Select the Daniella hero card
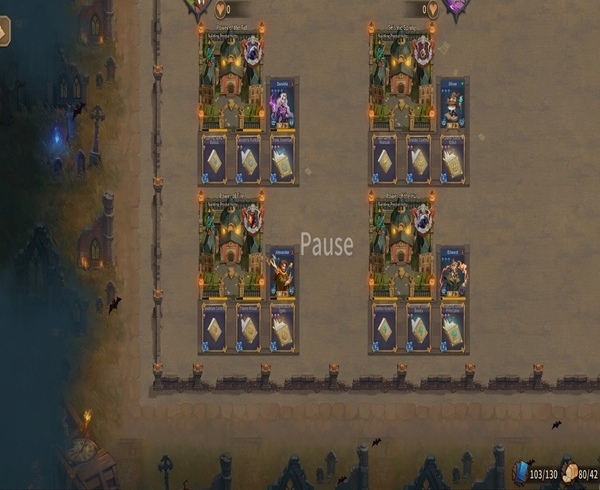The image size is (600, 490). point(282,105)
